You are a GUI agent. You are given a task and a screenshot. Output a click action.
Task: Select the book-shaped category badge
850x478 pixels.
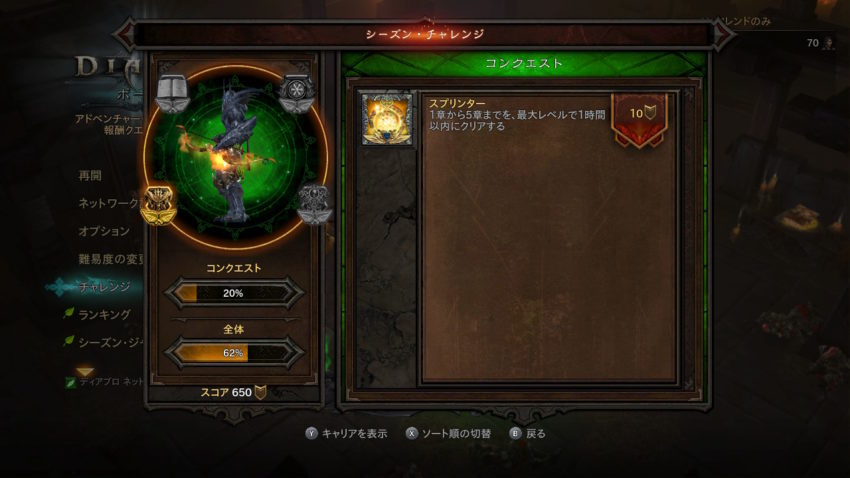(173, 93)
